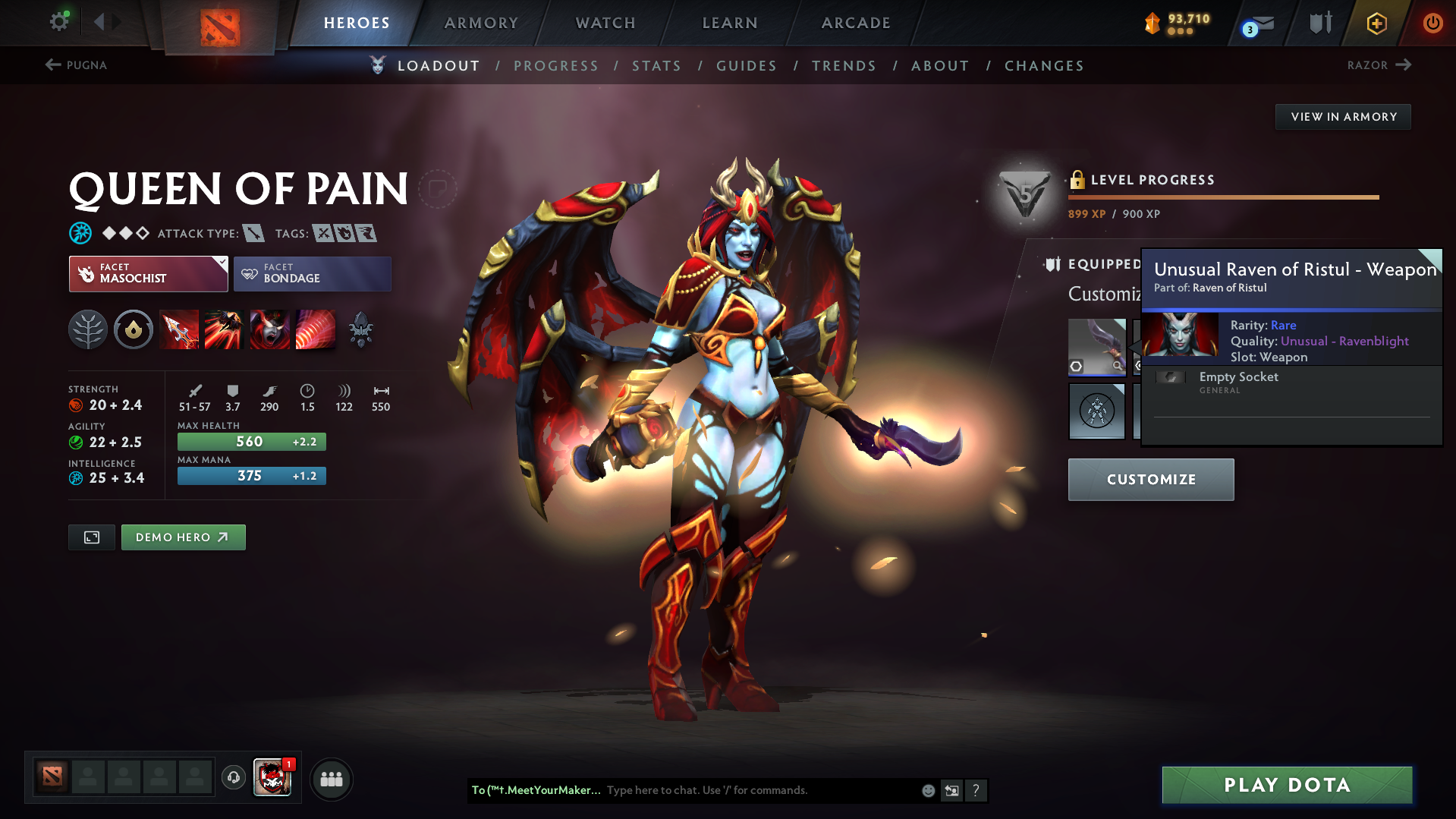The image size is (1456, 819).
Task: Open the Changes section
Action: 1044,66
